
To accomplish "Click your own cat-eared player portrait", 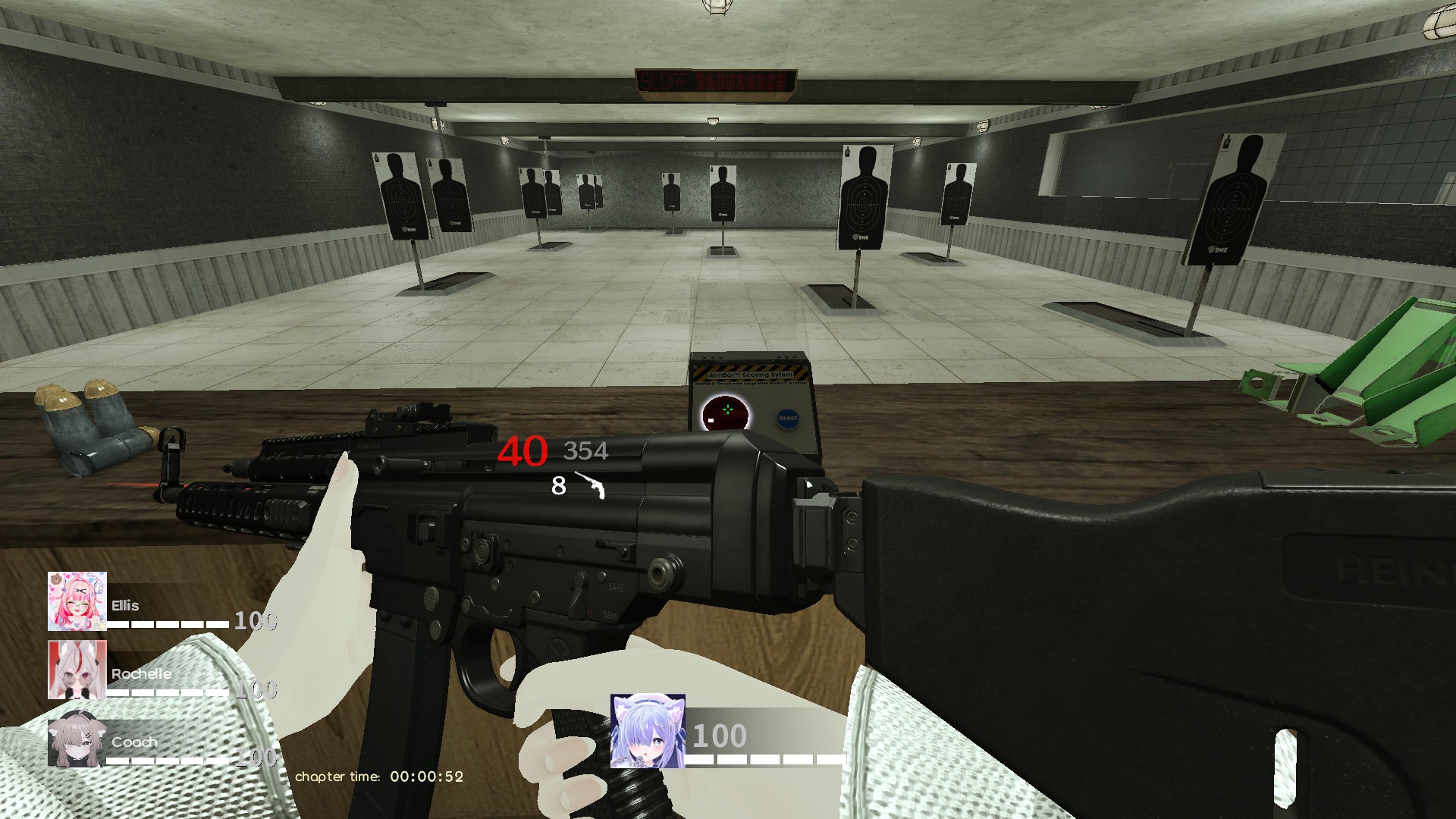I will [x=648, y=731].
